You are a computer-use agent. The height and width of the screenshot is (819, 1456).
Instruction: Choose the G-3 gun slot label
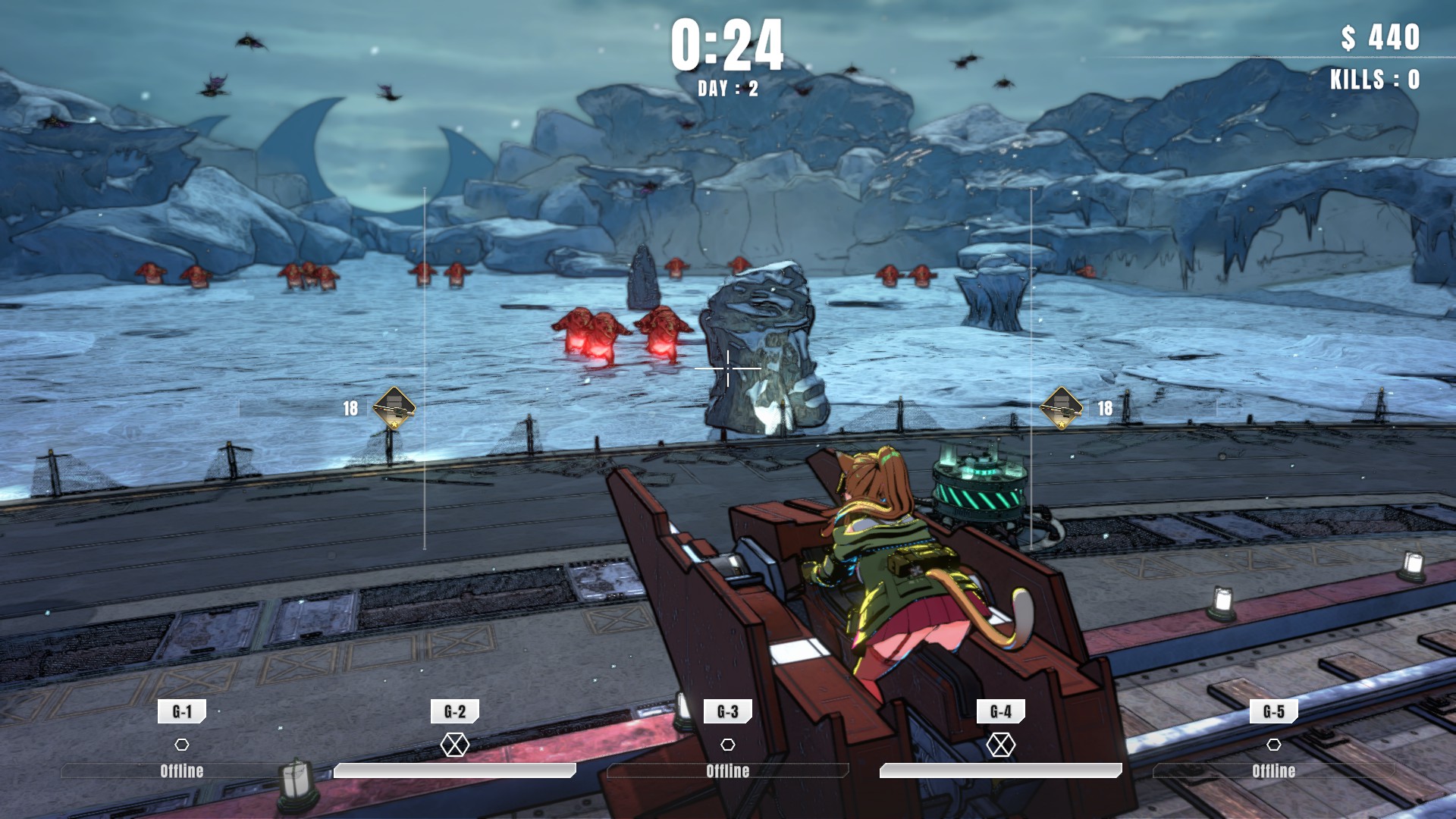point(728,711)
